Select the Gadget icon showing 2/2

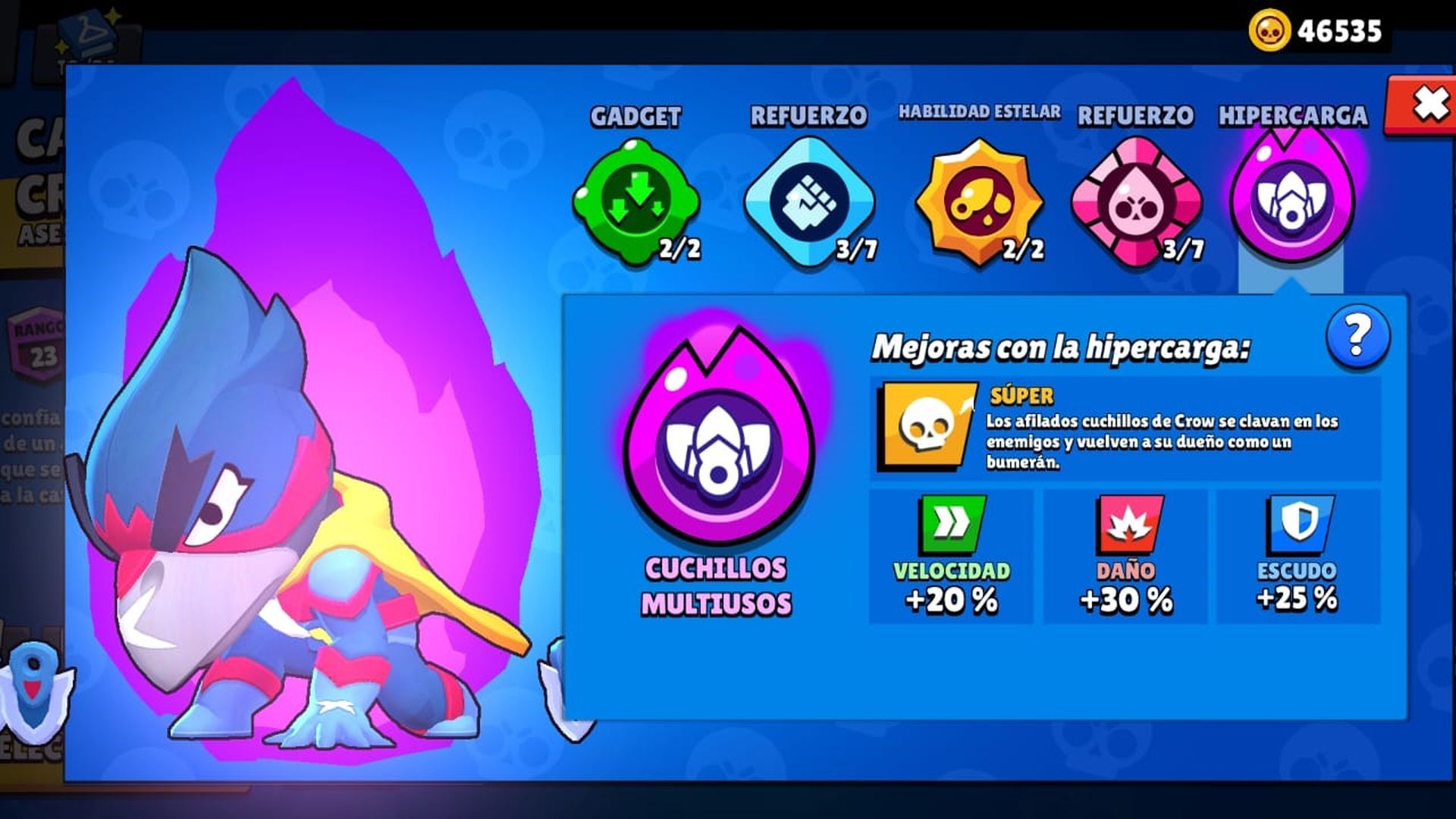coord(635,197)
